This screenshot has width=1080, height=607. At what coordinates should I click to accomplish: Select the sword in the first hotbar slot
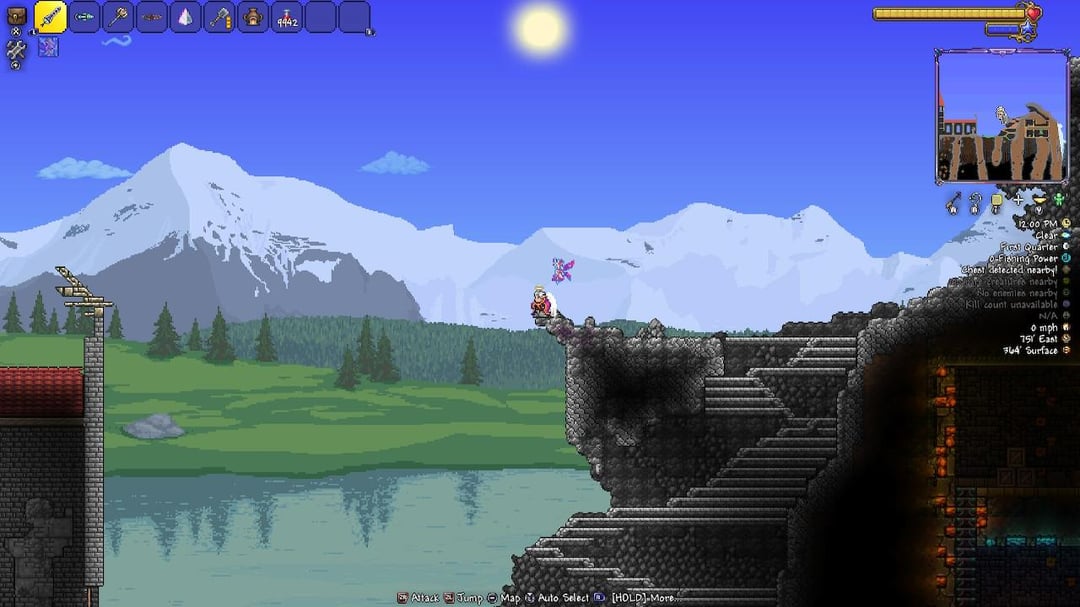point(50,17)
